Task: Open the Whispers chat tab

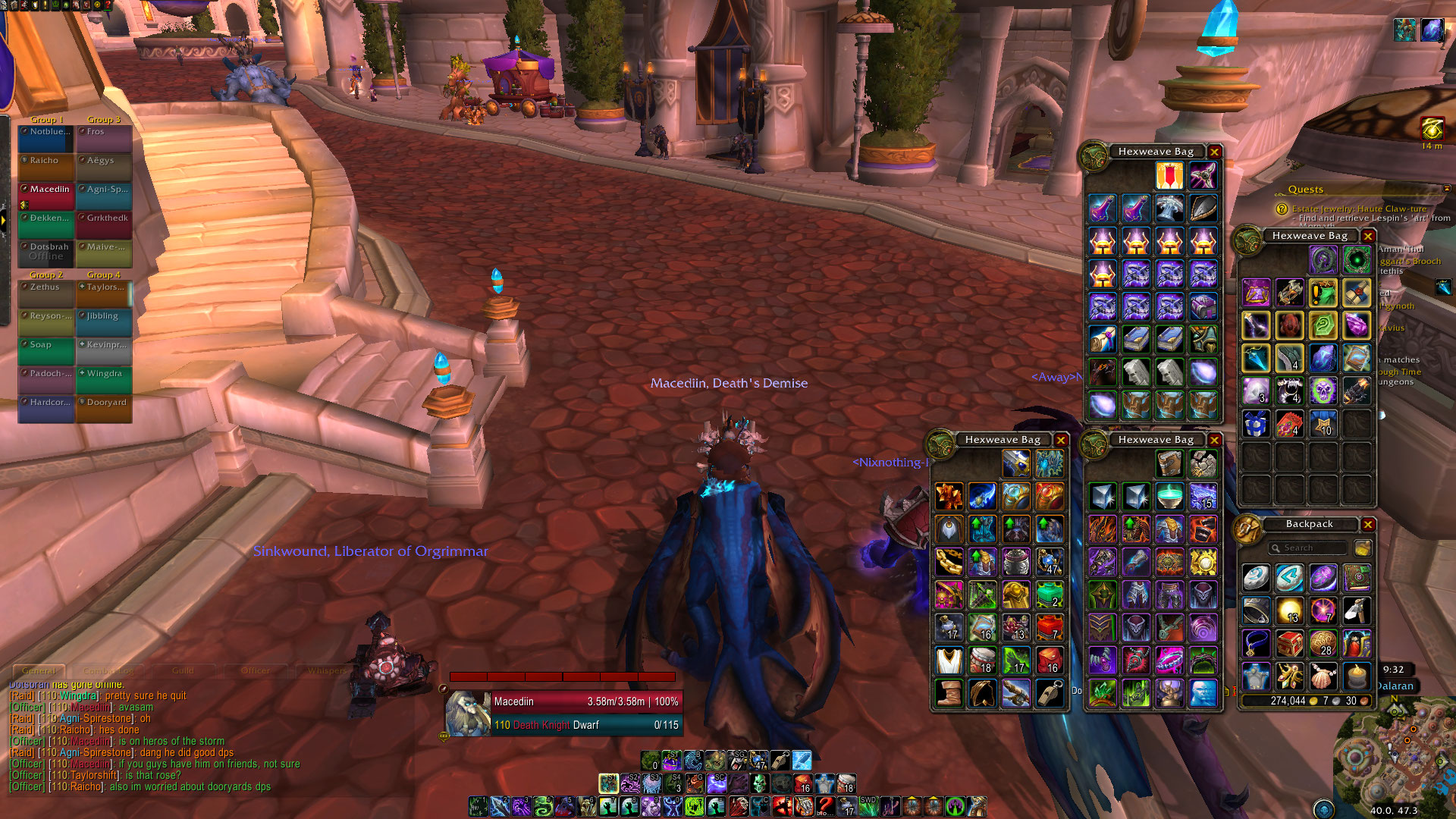Action: (x=328, y=671)
